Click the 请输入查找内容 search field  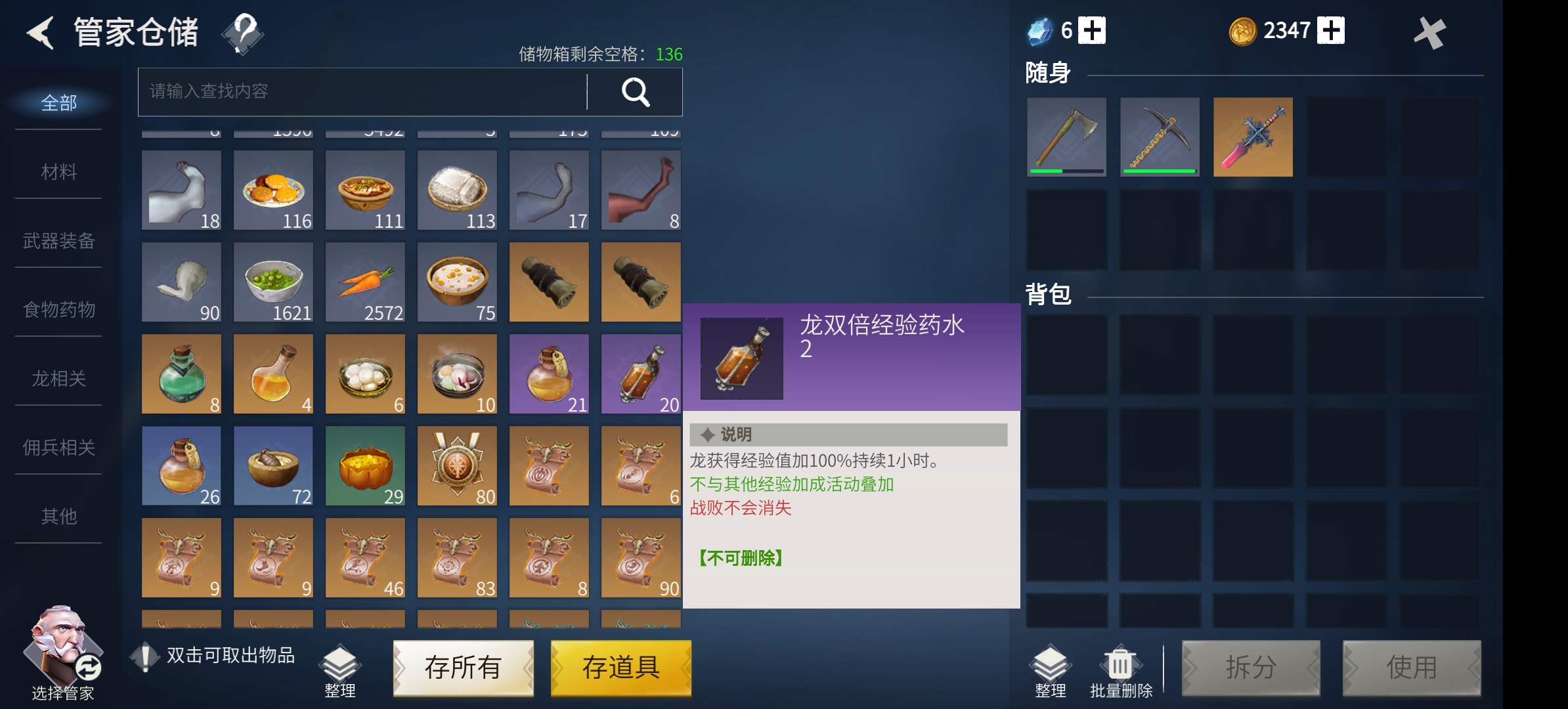pos(362,92)
